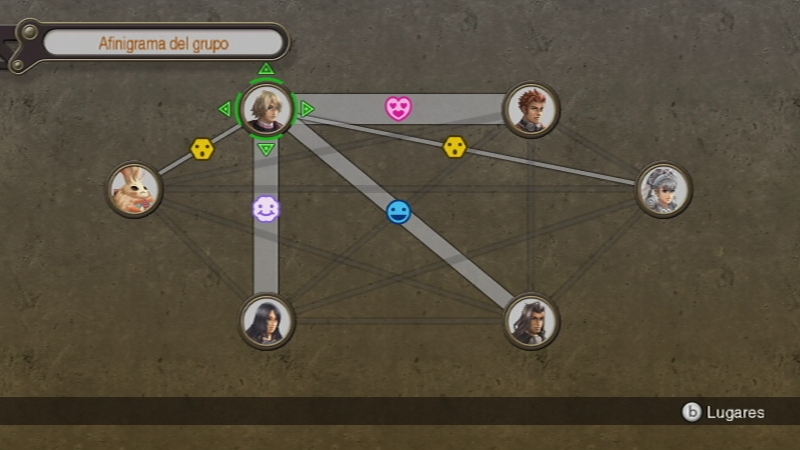Click the green right arrow beside Shulk
The width and height of the screenshot is (800, 450).
[x=307, y=108]
